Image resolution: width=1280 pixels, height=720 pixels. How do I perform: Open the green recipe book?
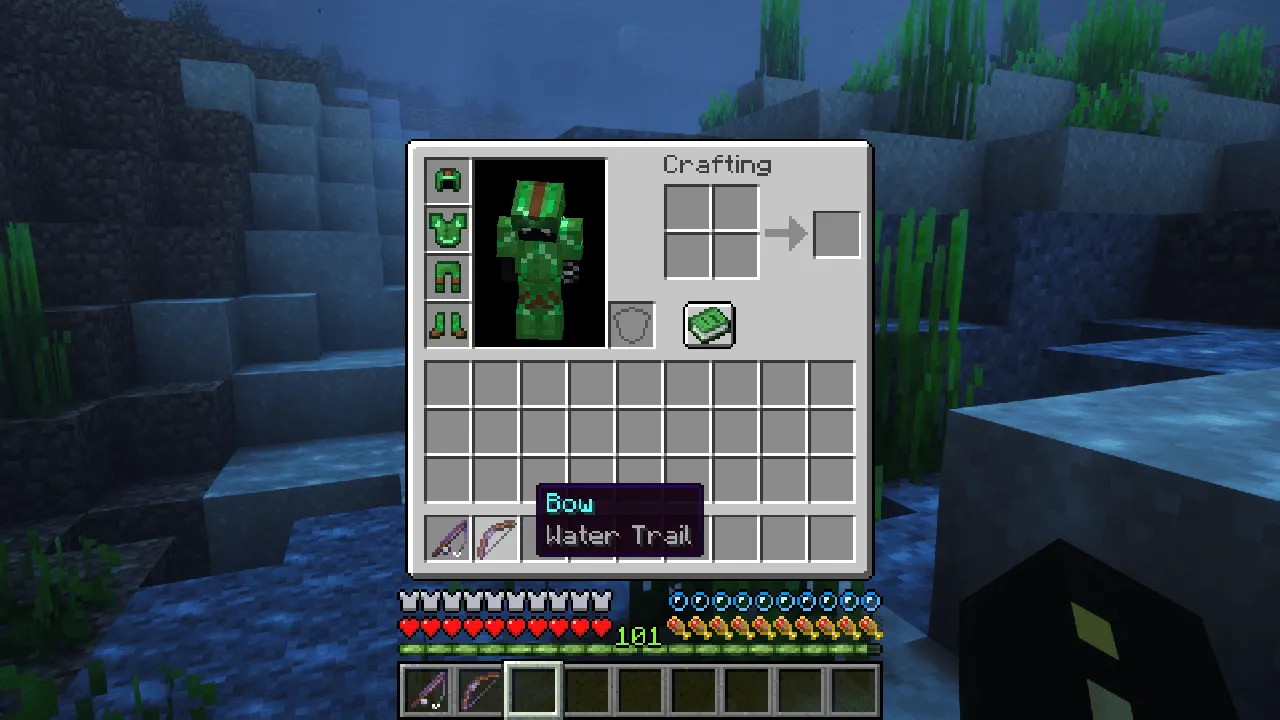(x=709, y=324)
